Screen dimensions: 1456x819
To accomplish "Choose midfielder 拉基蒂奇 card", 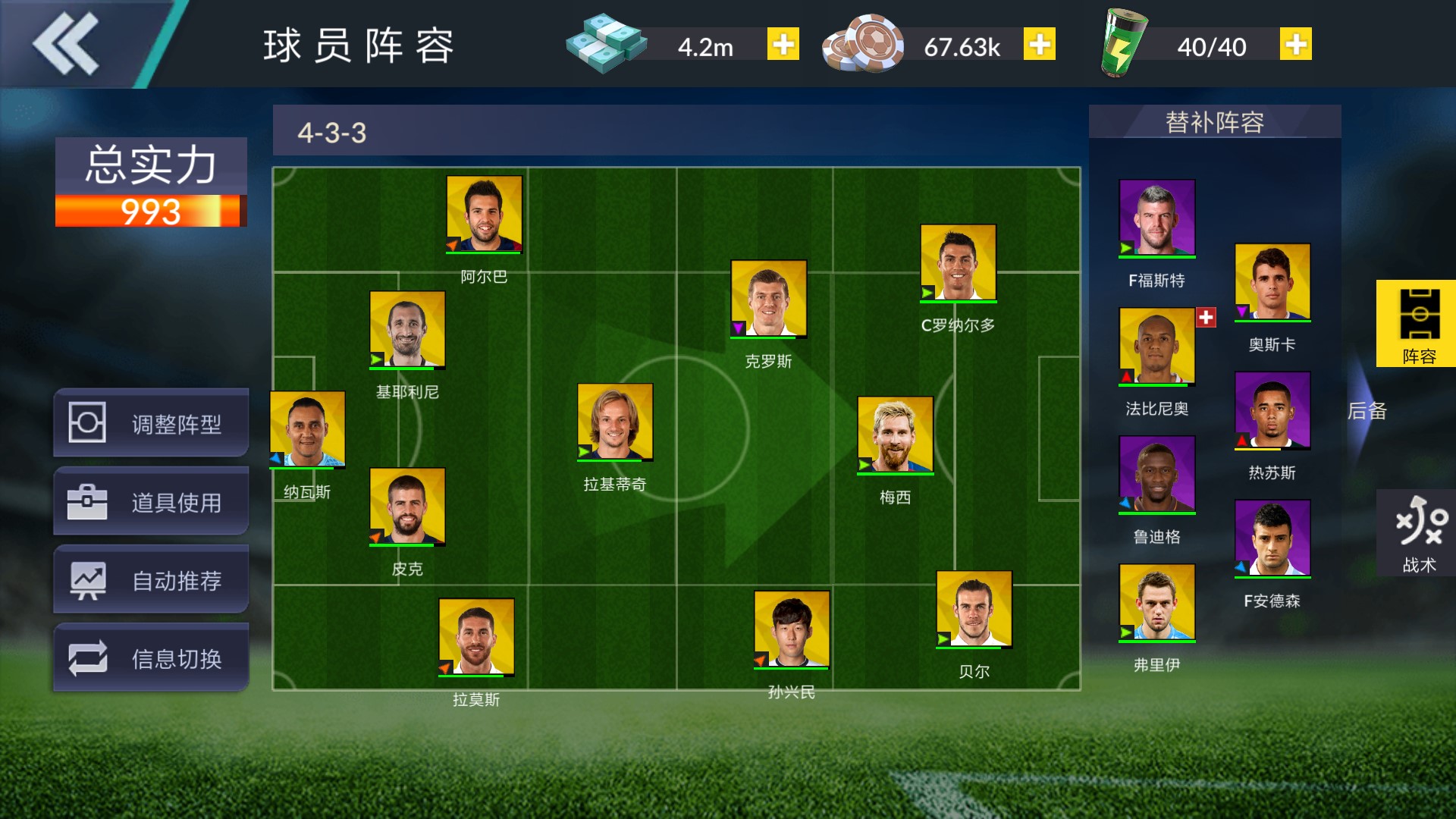I will [615, 422].
